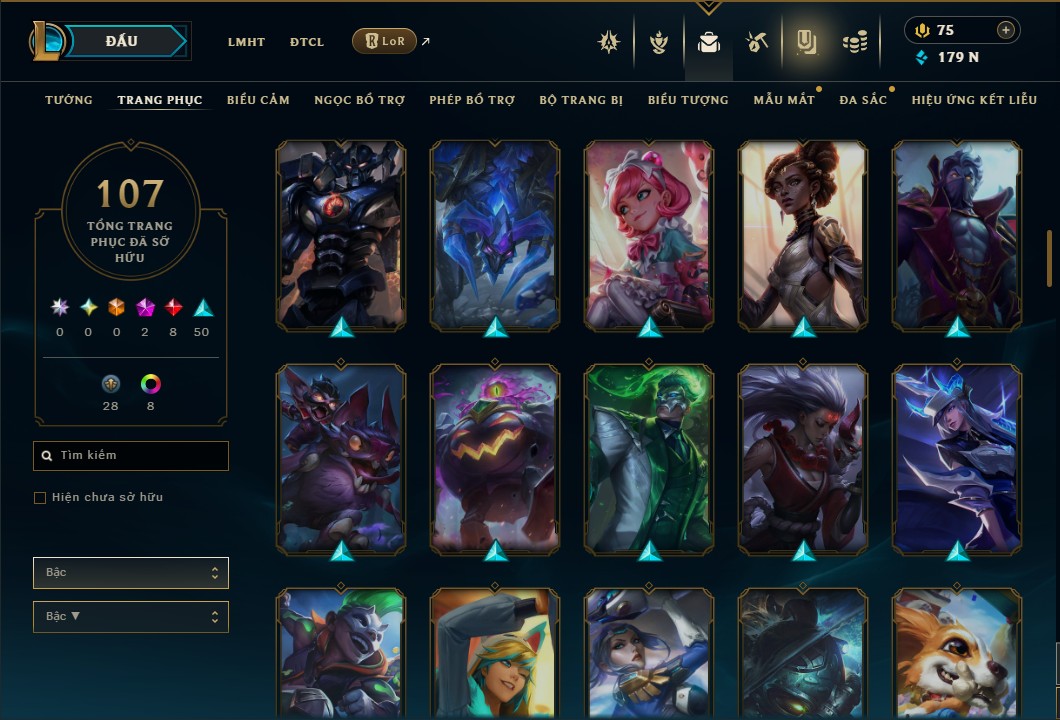Open the ĐA SẮC chromas tab
The image size is (1060, 720).
pyautogui.click(x=863, y=100)
